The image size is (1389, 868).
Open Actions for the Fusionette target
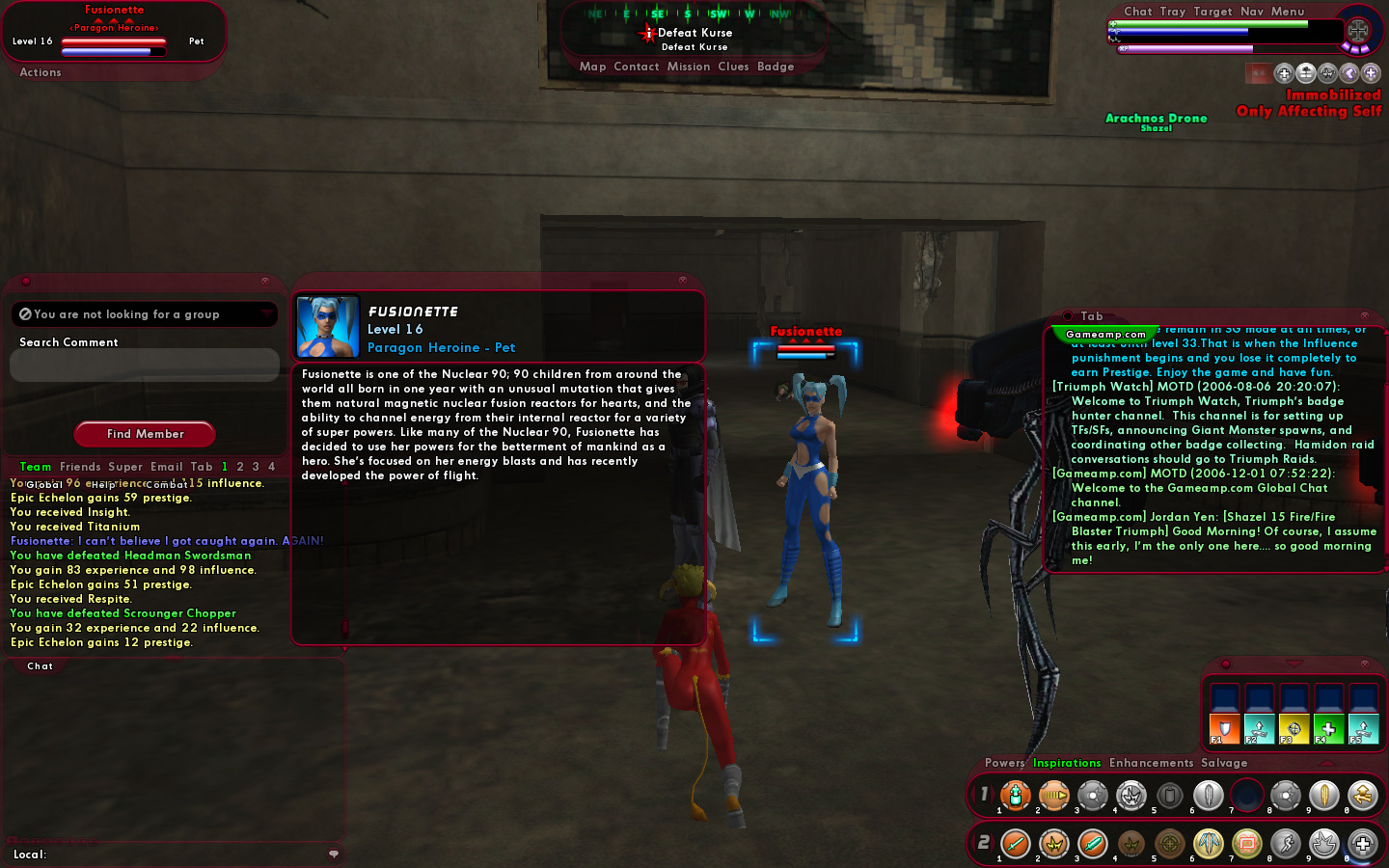click(41, 72)
